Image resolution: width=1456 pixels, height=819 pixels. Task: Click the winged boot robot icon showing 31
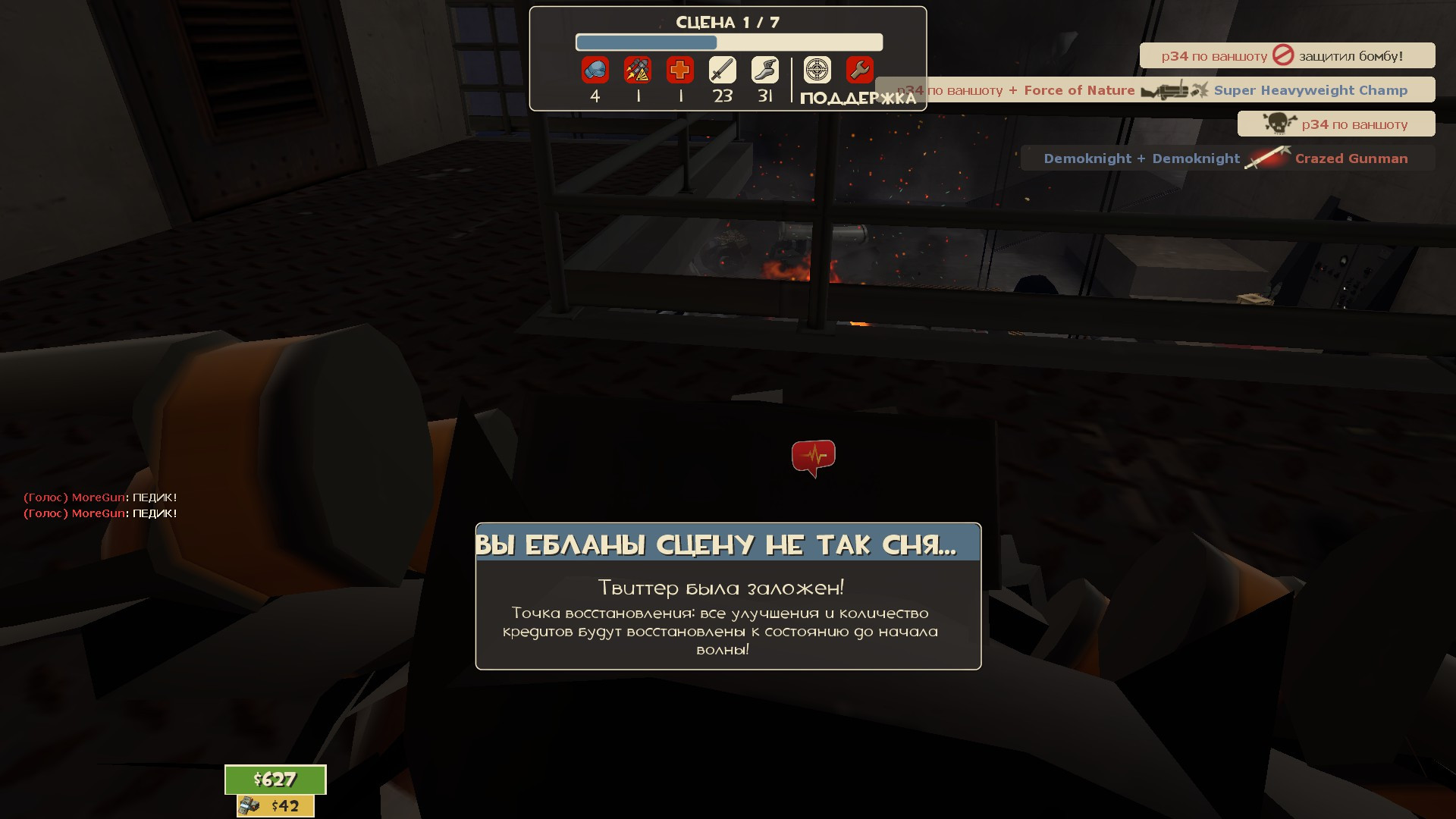765,70
